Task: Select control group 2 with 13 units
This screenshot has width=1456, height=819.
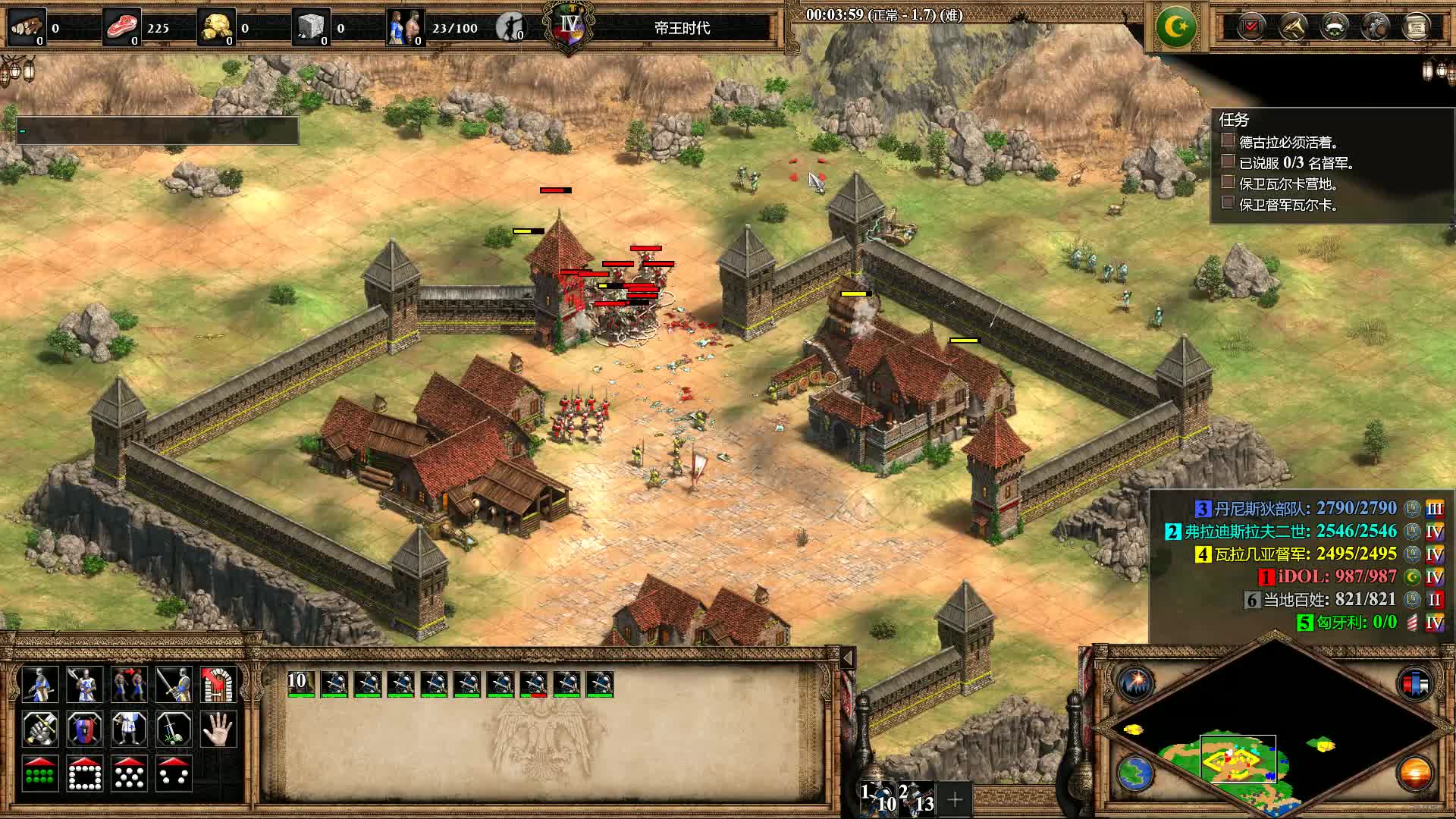Action: (917, 798)
